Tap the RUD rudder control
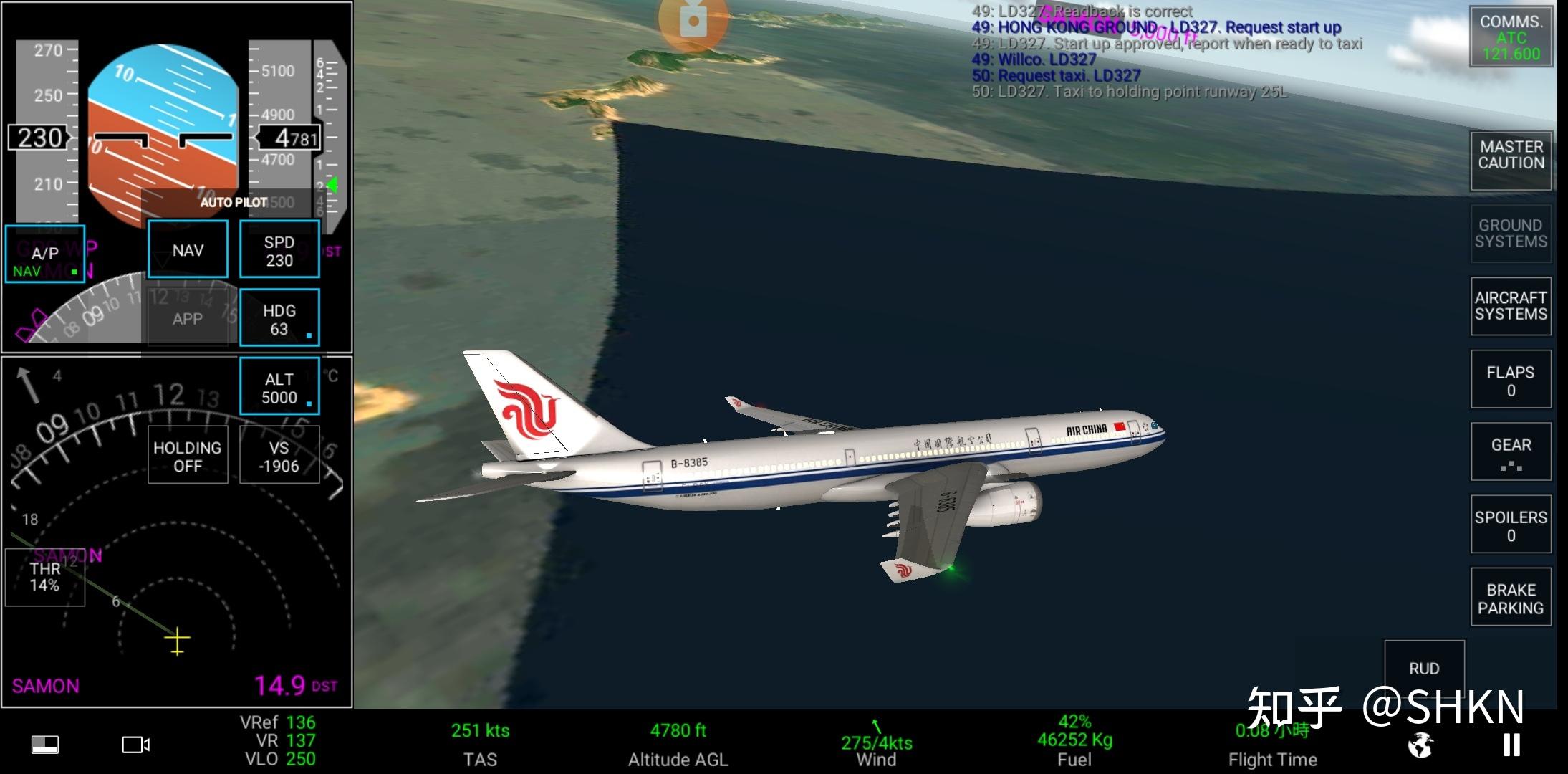Image resolution: width=1568 pixels, height=774 pixels. point(1424,668)
